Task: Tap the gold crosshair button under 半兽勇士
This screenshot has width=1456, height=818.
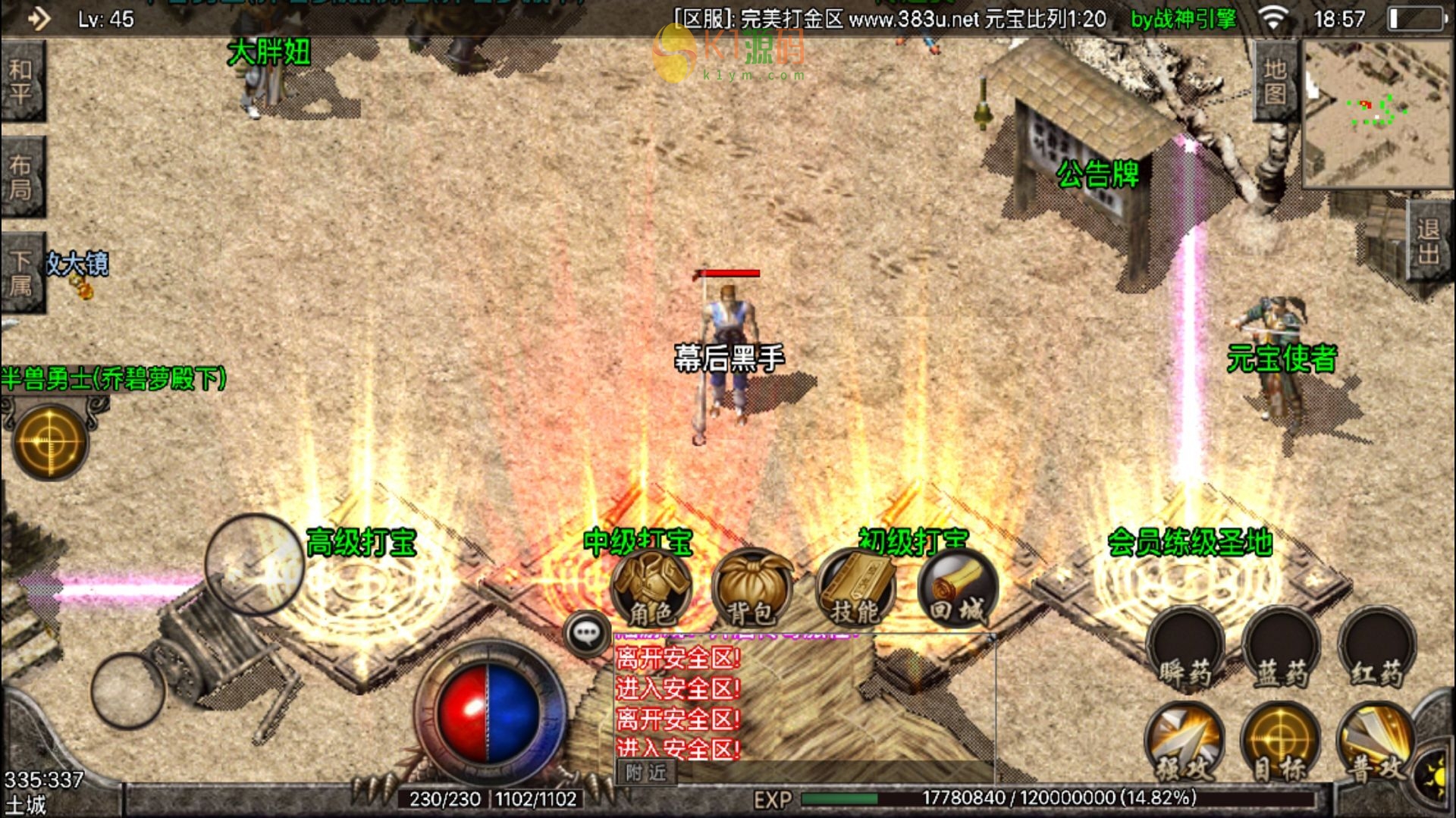Action: (x=50, y=442)
